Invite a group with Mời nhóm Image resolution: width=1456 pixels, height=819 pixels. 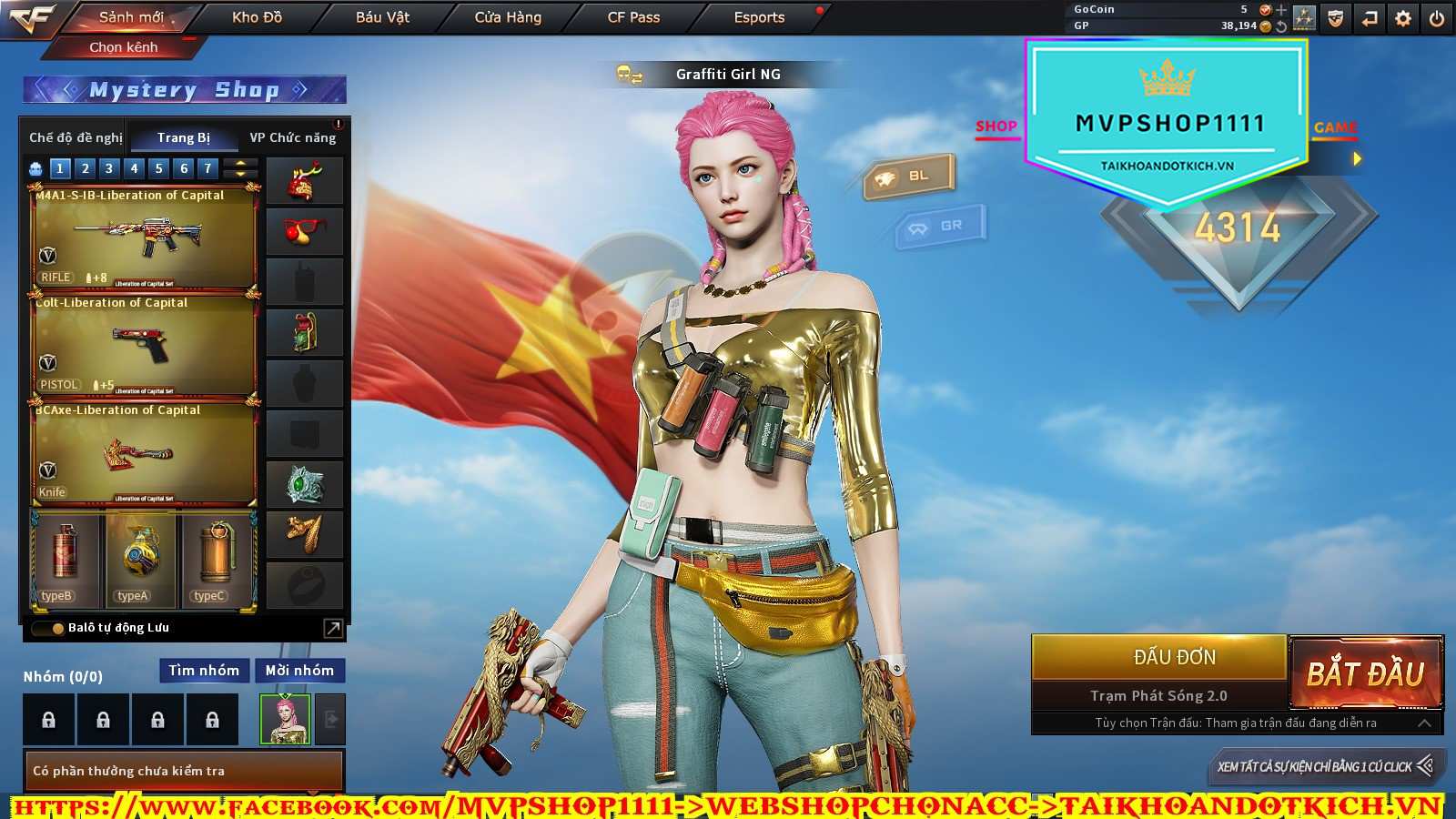(299, 671)
